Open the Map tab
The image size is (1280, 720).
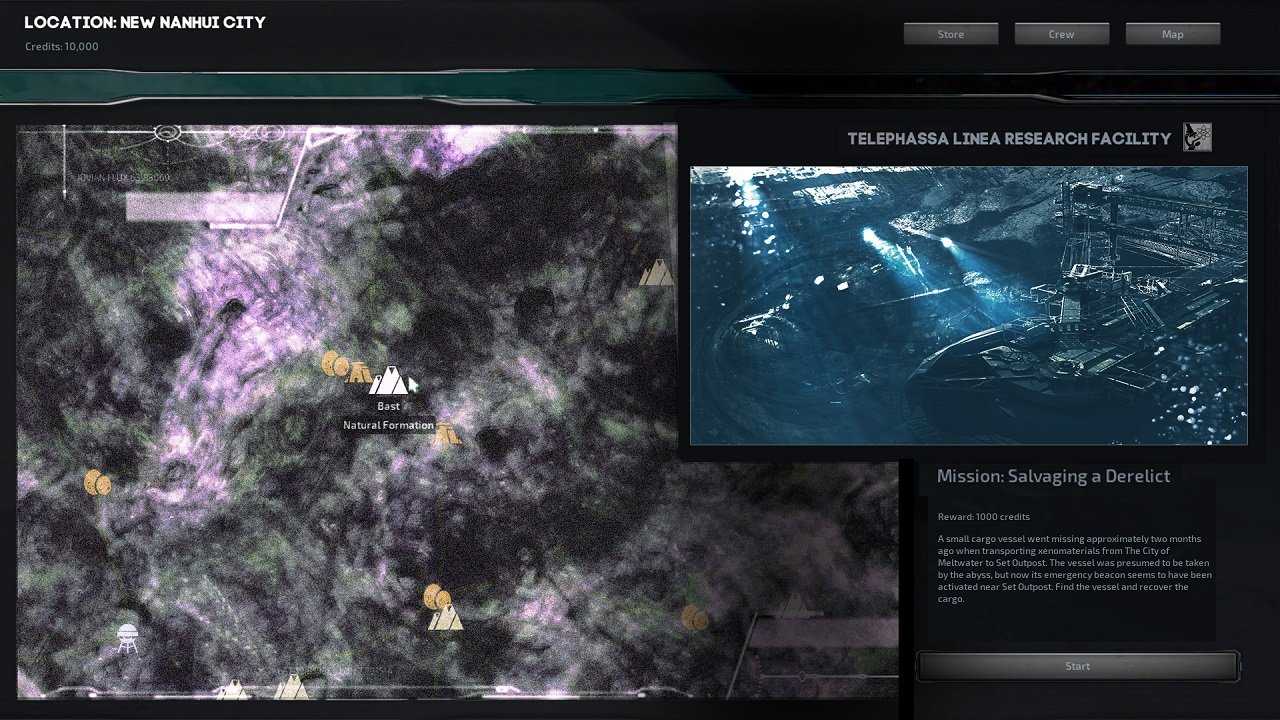point(1172,33)
